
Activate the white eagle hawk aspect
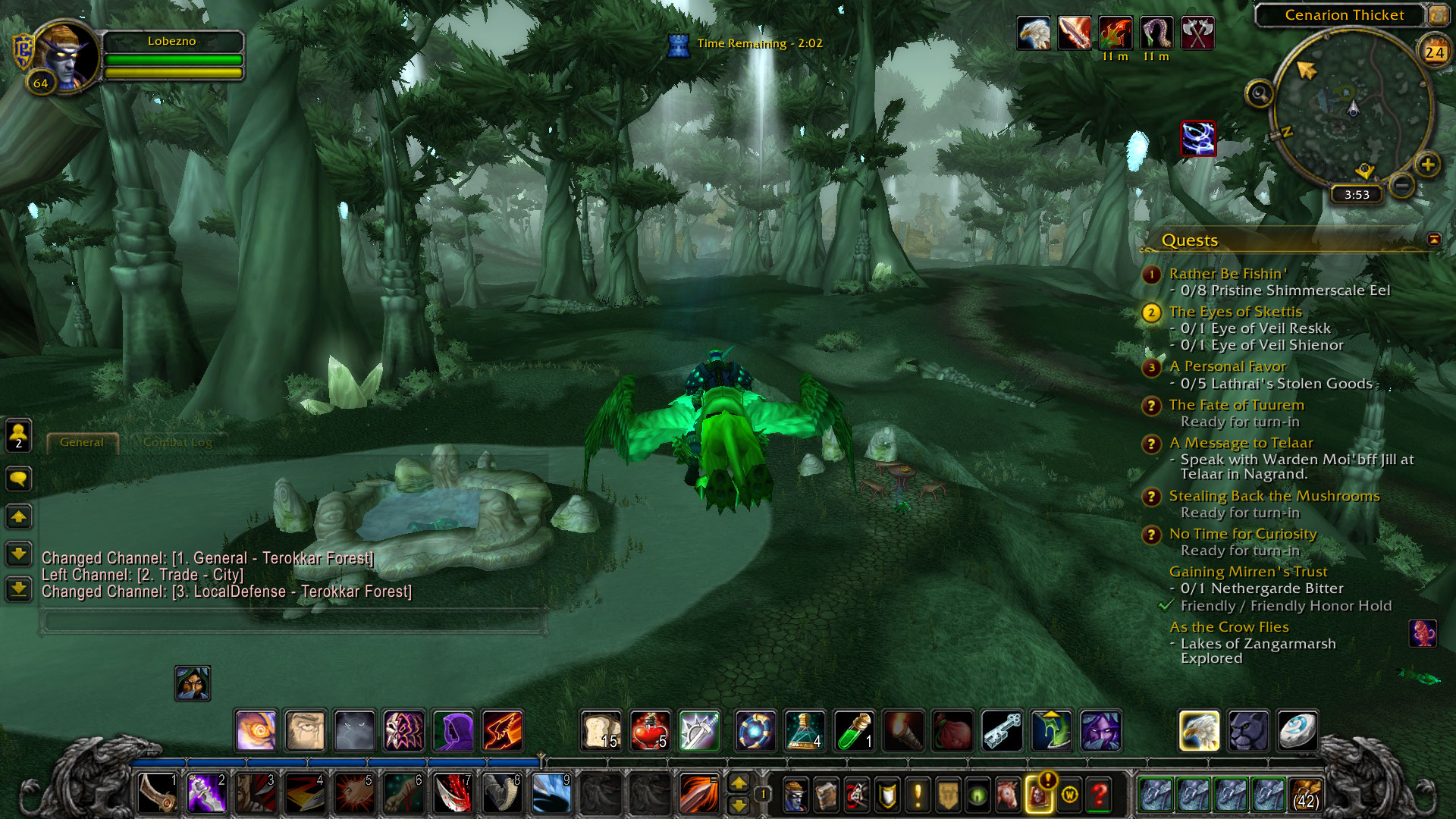(x=1199, y=731)
